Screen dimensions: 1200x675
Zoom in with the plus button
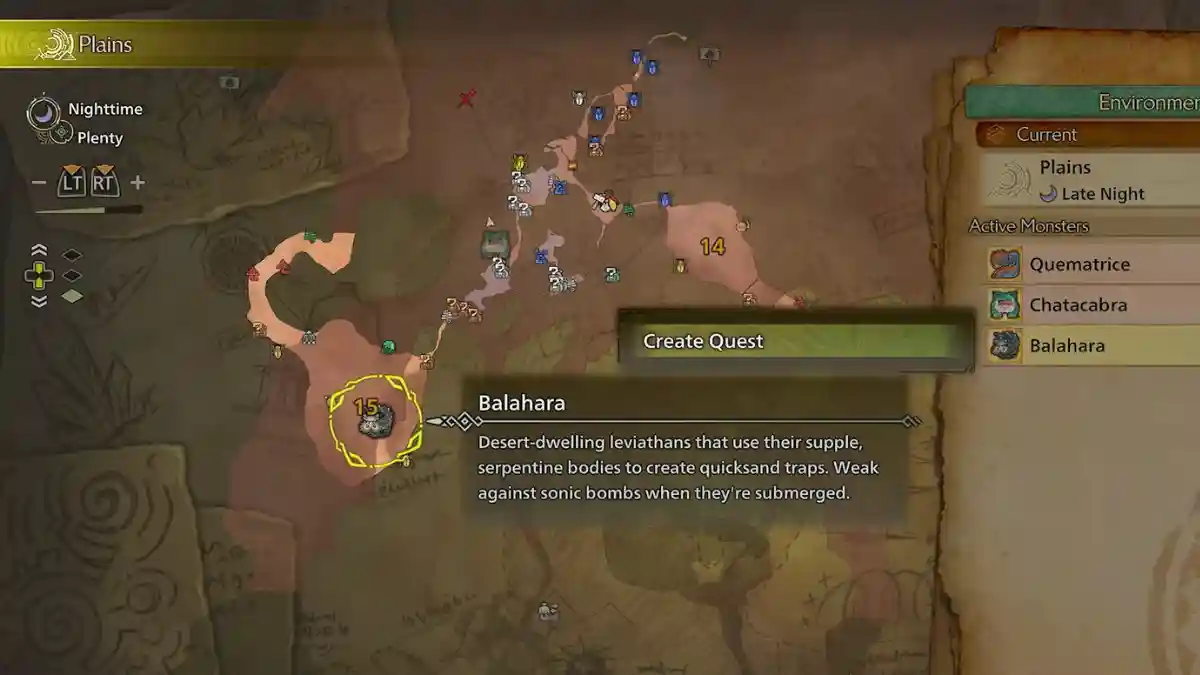[x=137, y=183]
